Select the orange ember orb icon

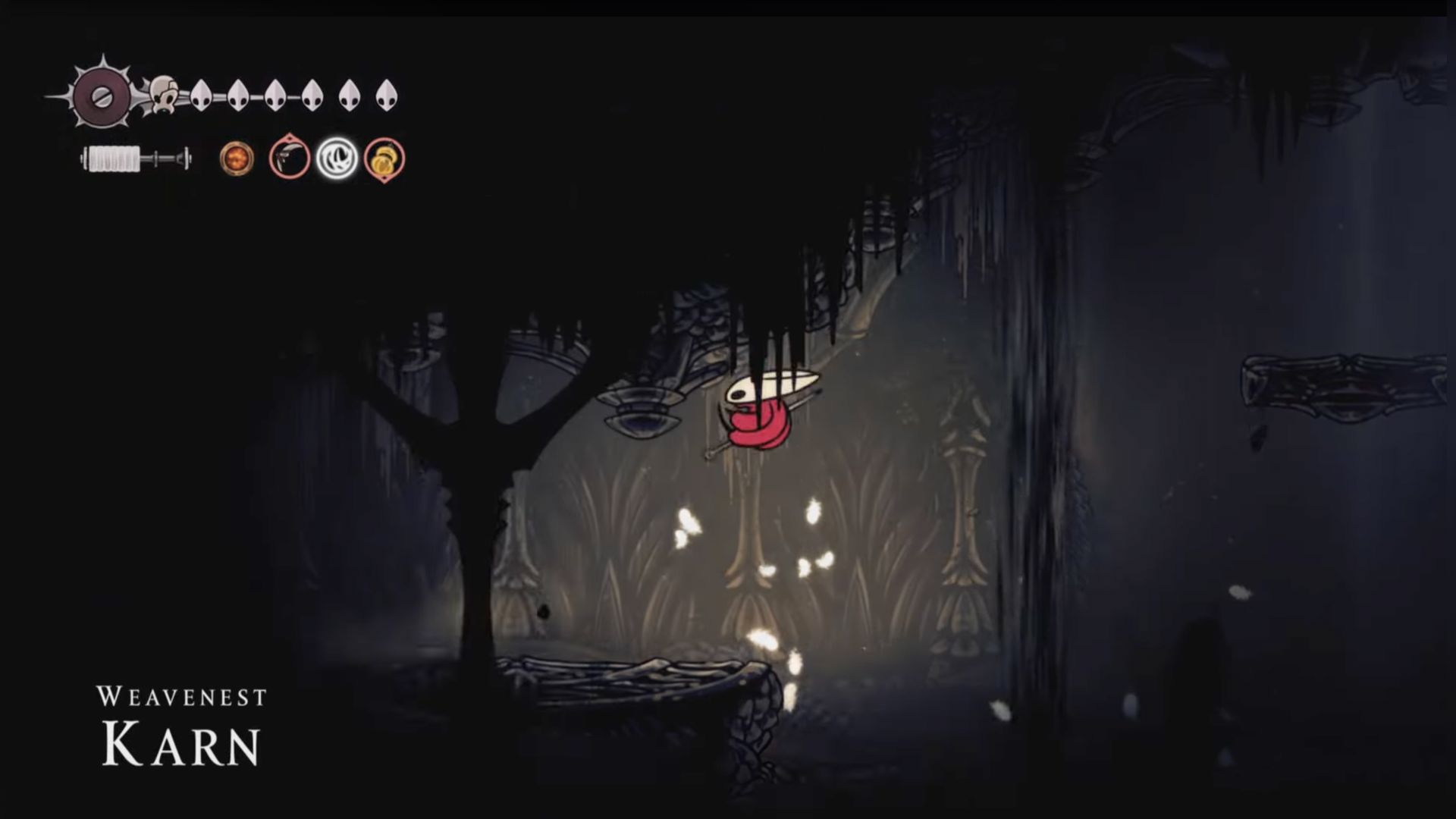(x=237, y=159)
